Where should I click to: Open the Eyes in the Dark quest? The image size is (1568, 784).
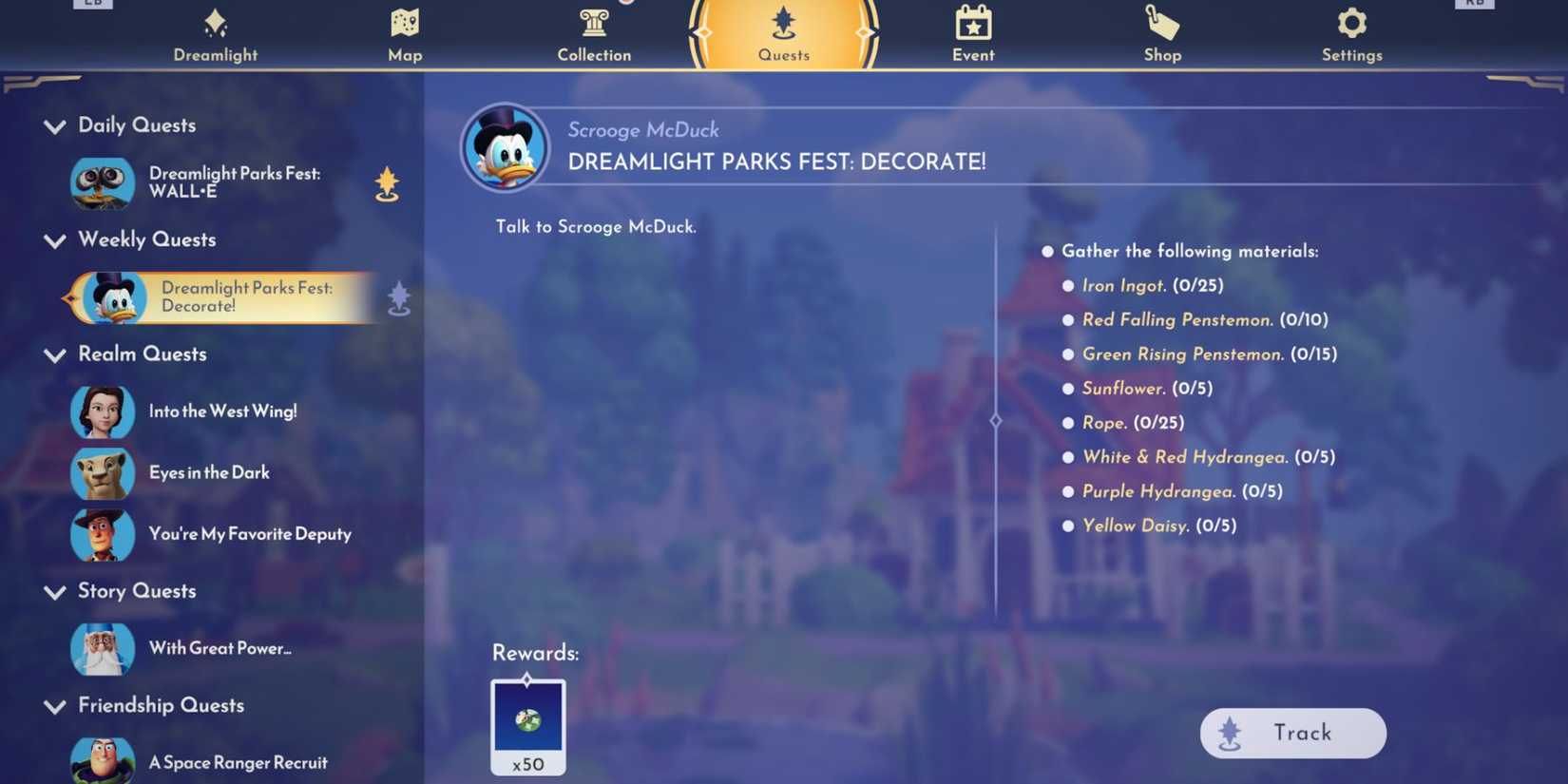tap(209, 472)
